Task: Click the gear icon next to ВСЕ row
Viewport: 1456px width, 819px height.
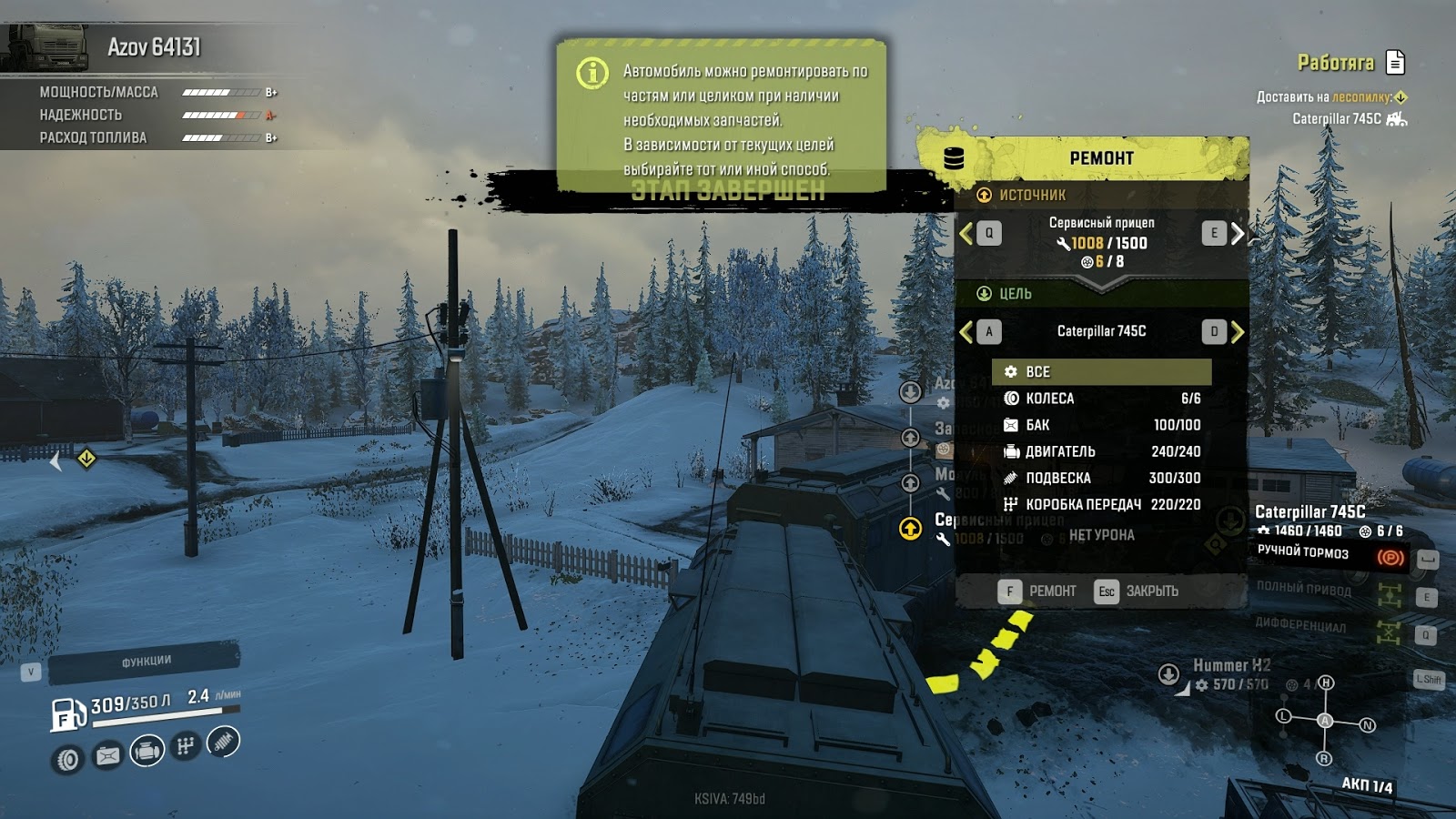Action: coord(1012,371)
